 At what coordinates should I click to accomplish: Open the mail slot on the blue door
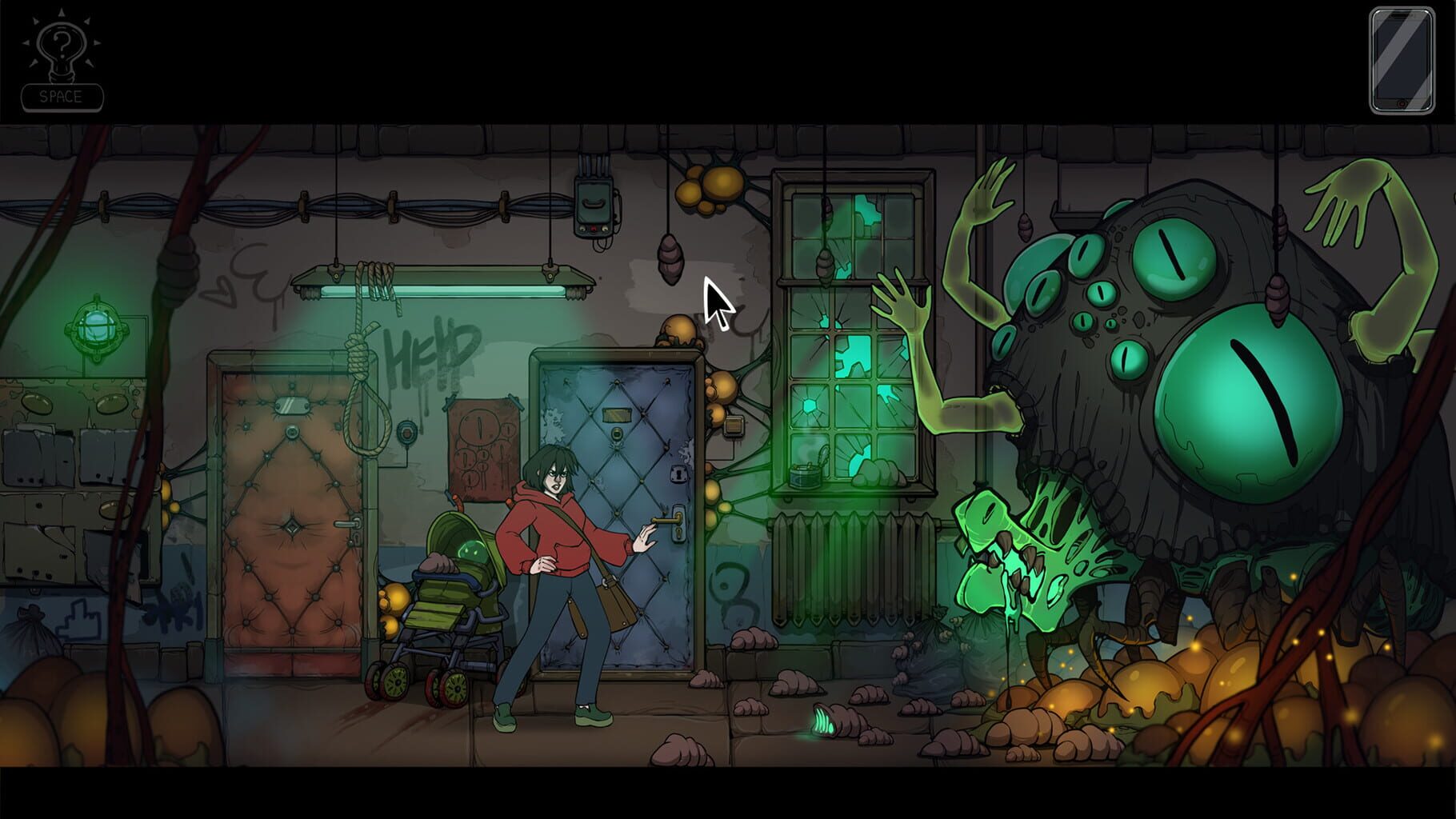point(618,416)
